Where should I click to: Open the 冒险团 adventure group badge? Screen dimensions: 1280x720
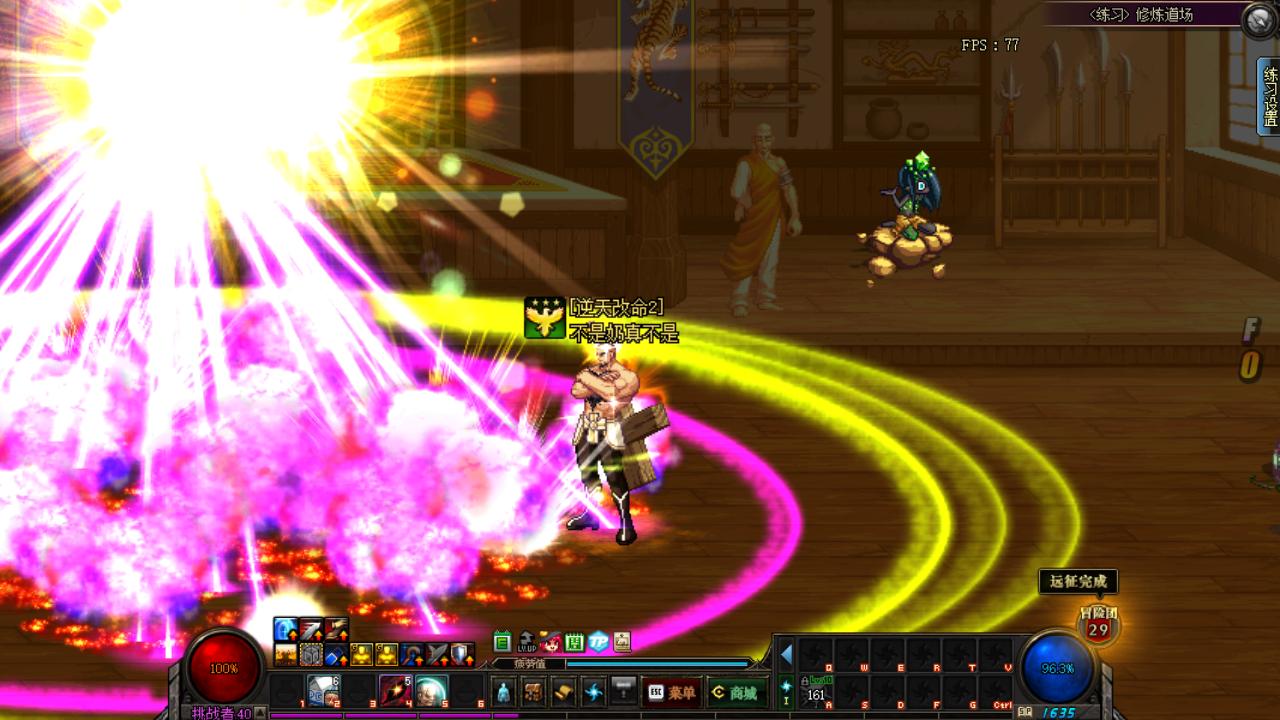click(x=1098, y=626)
